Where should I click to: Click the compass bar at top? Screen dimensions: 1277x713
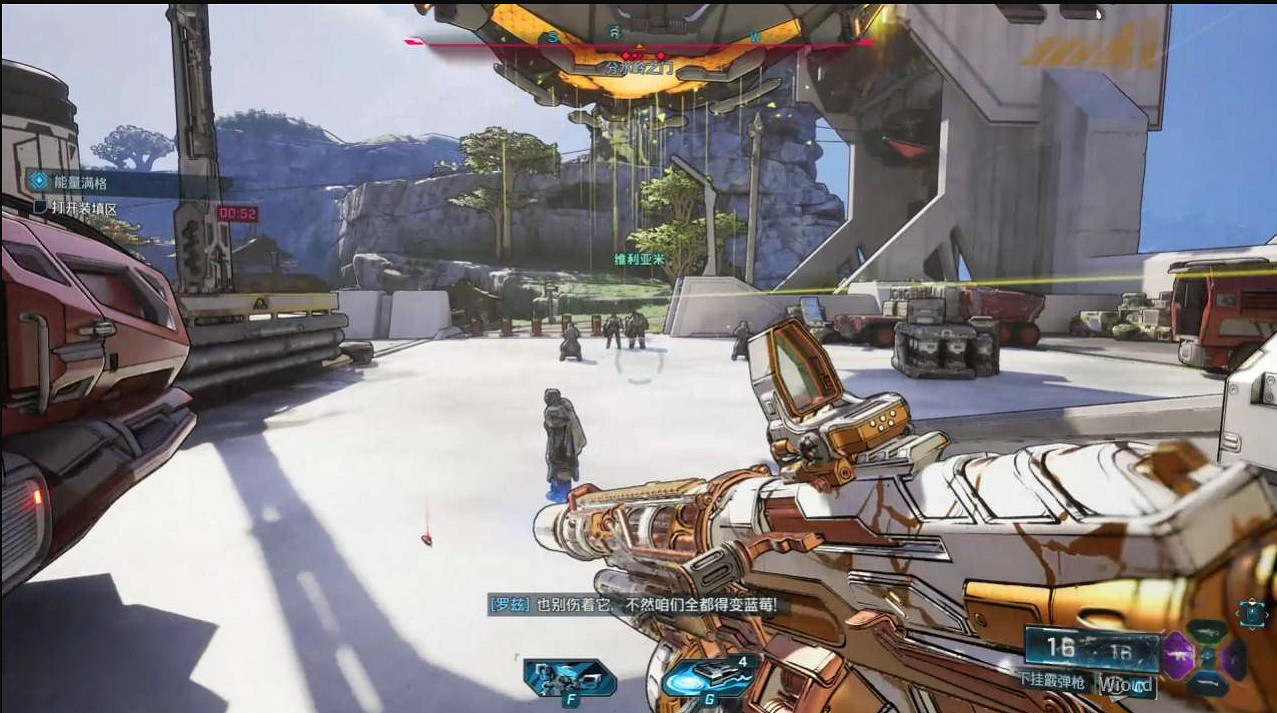(640, 42)
